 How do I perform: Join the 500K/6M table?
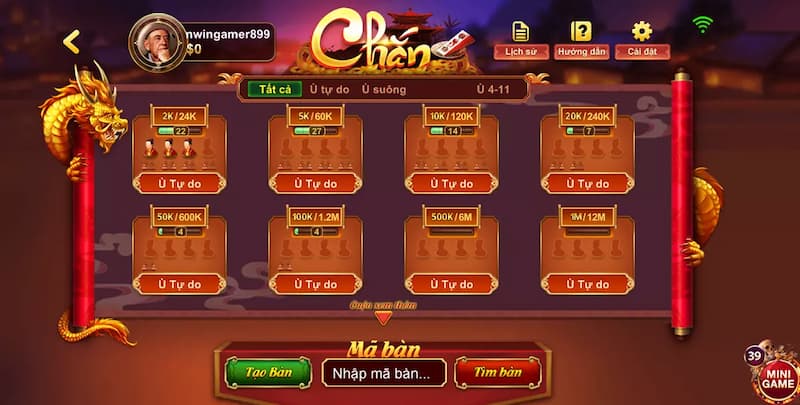click(451, 284)
